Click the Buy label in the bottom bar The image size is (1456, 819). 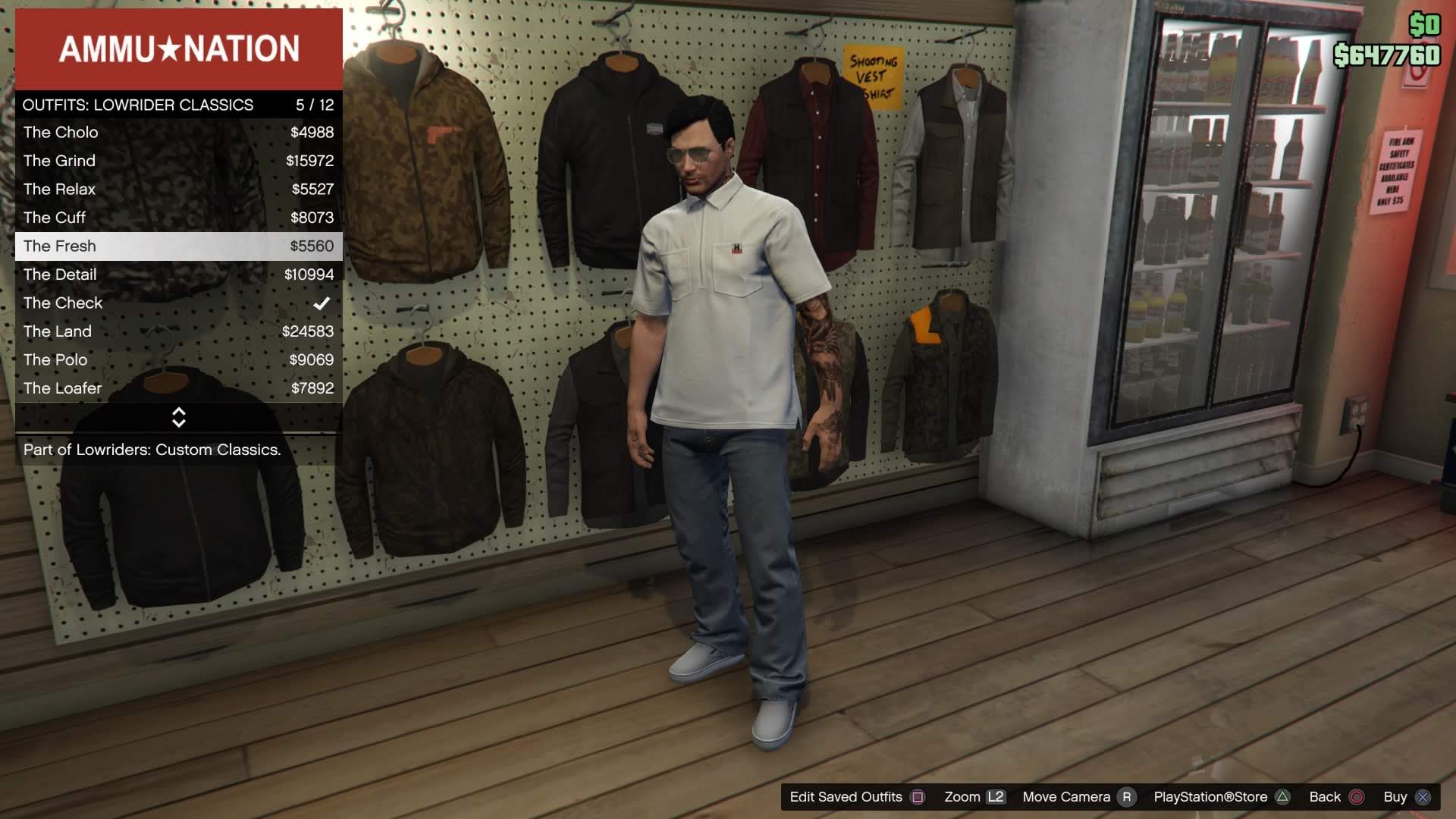(1394, 797)
